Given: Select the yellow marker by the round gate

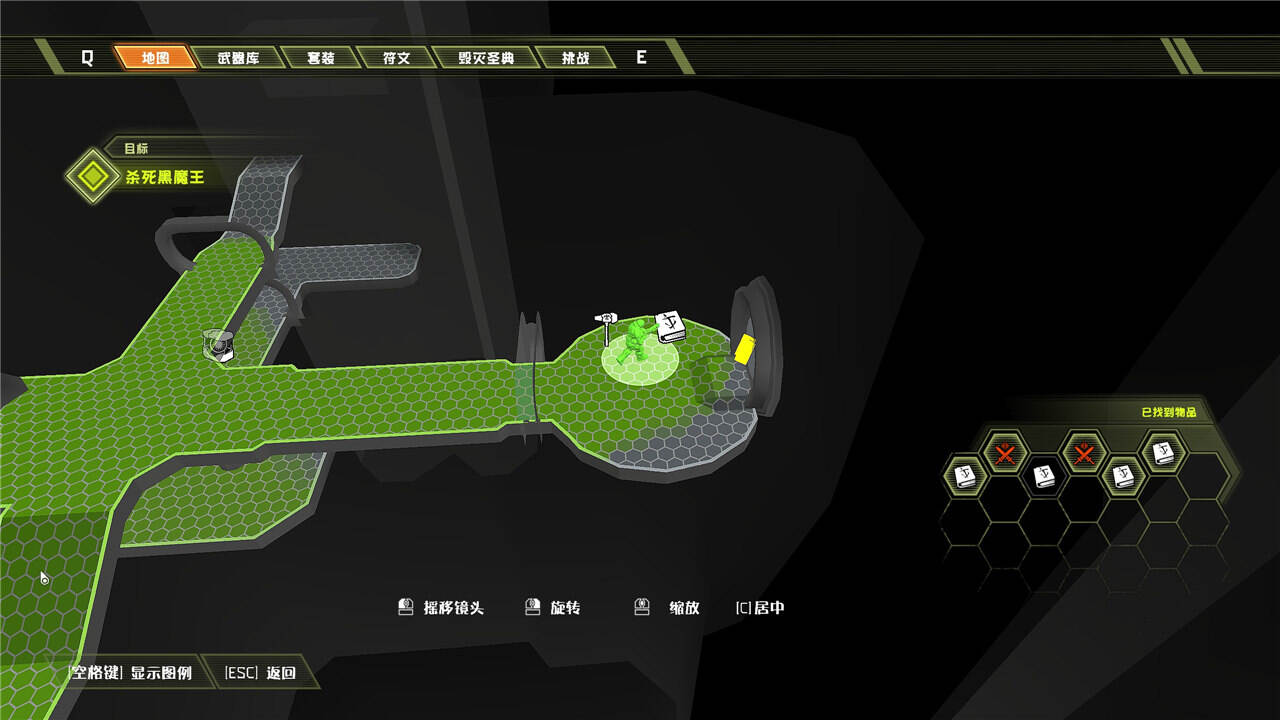Looking at the screenshot, I should 745,349.
